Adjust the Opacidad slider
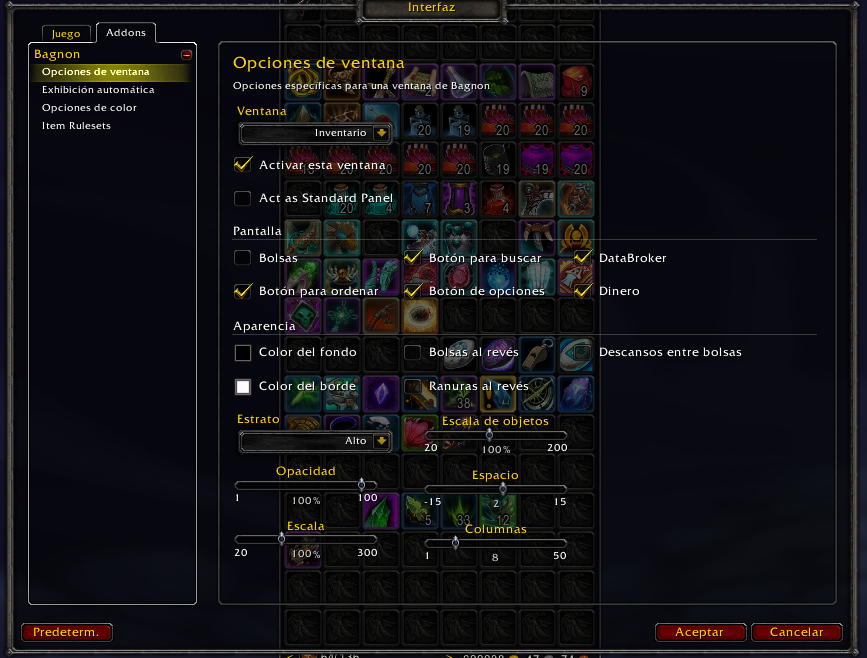This screenshot has width=867, height=658. pos(361,485)
